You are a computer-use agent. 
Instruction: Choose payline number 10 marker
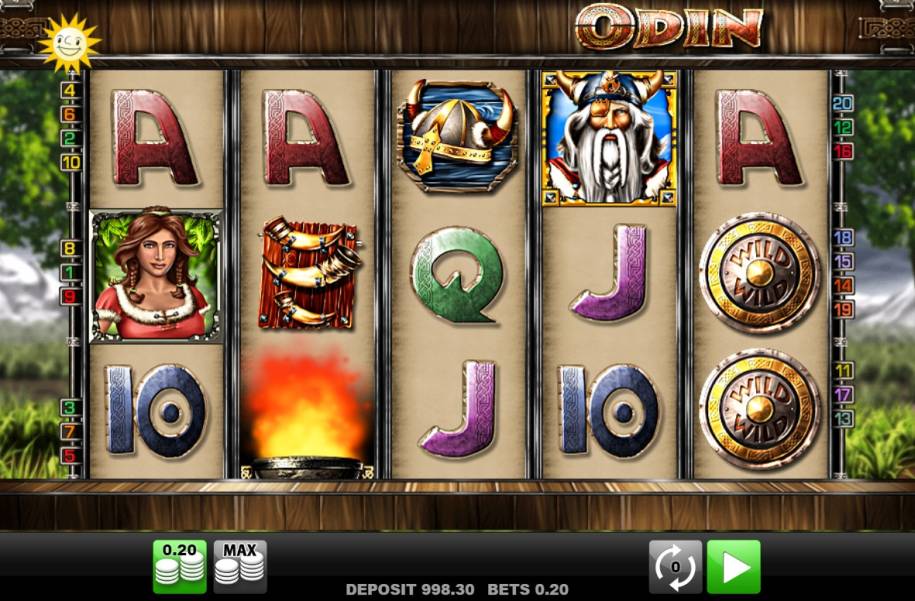click(70, 162)
